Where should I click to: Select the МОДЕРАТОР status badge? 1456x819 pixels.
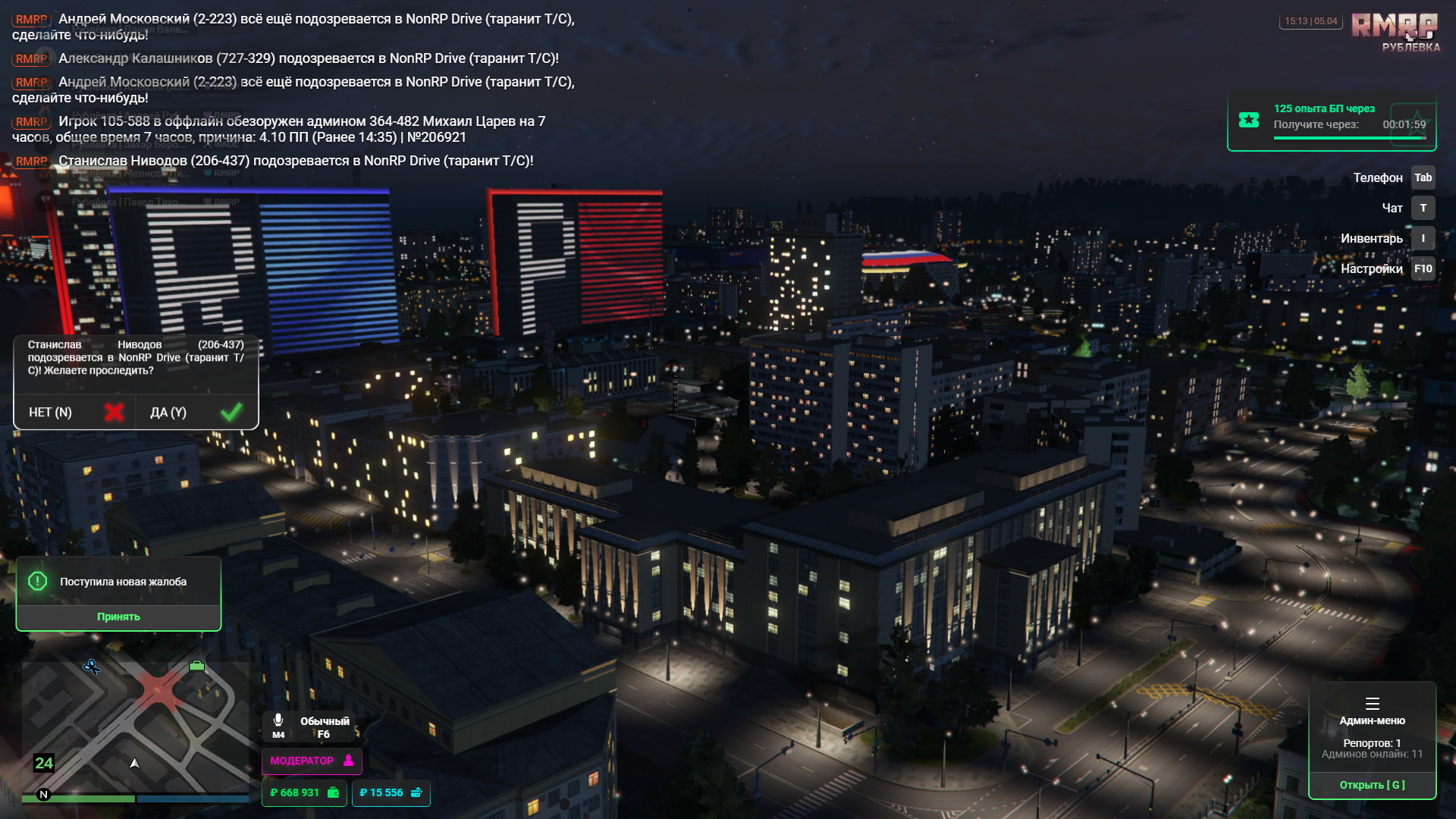312,761
